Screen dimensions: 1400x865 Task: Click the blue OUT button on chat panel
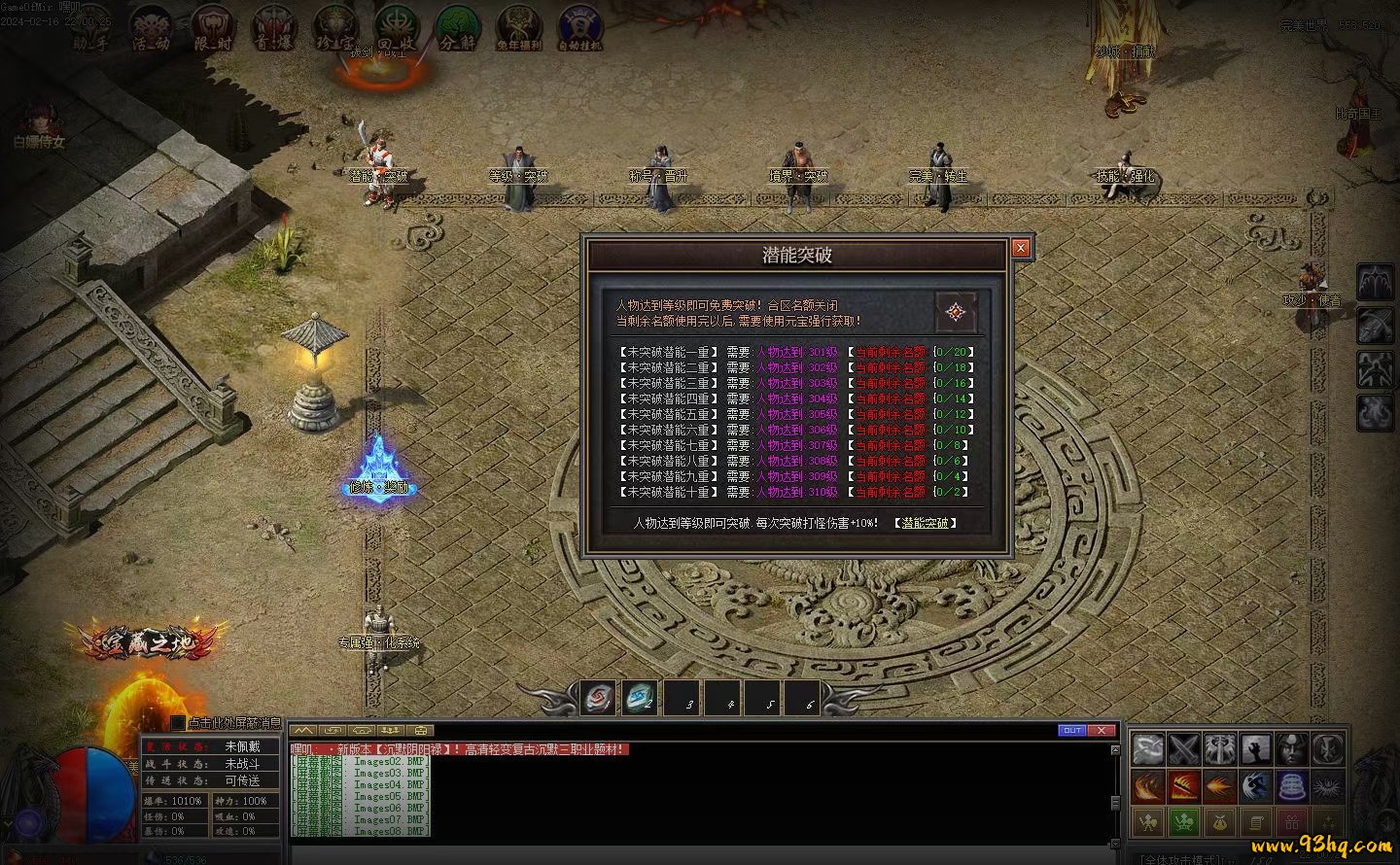[1071, 730]
